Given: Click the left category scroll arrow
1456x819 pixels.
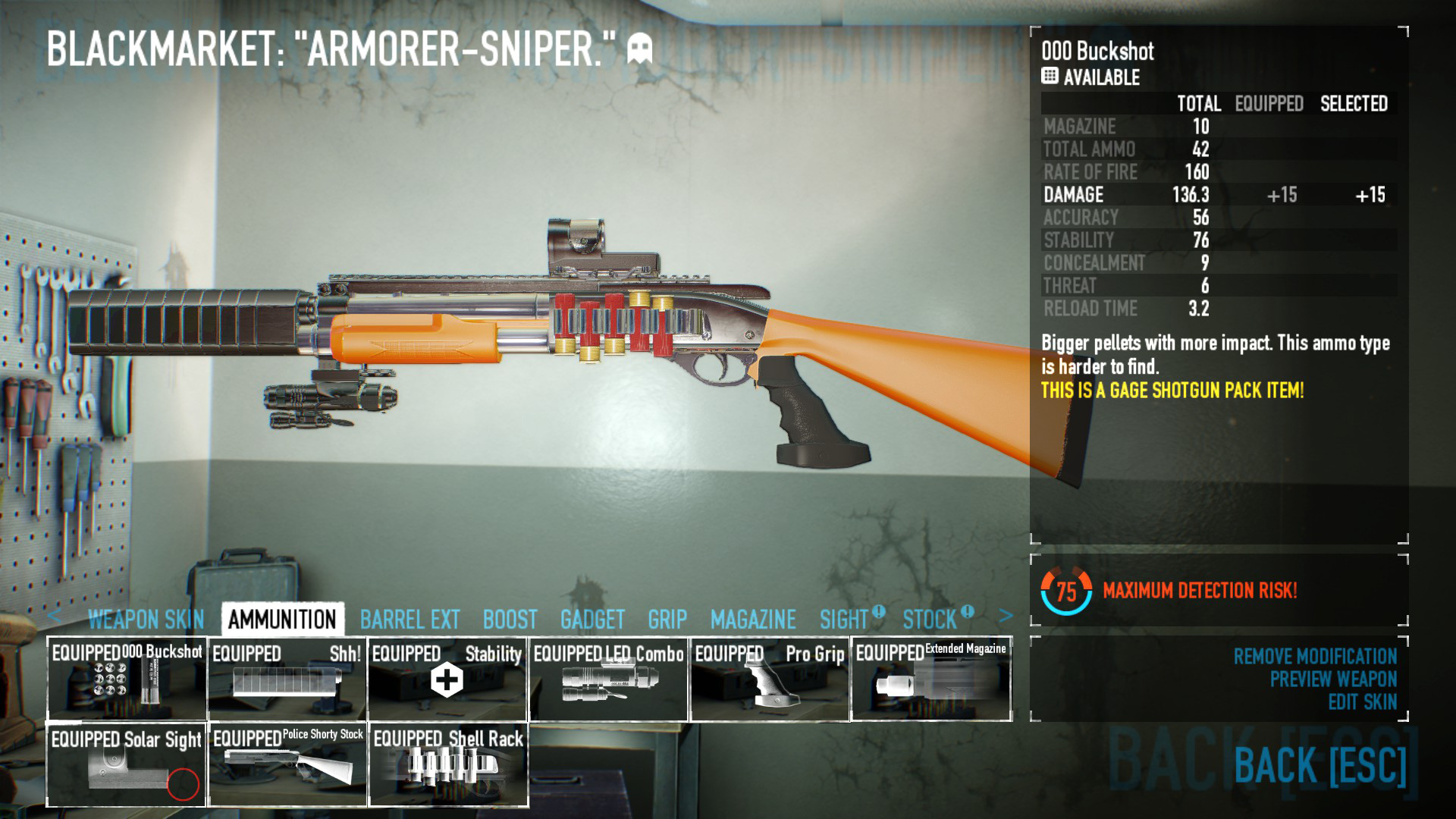Looking at the screenshot, I should click(x=54, y=616).
